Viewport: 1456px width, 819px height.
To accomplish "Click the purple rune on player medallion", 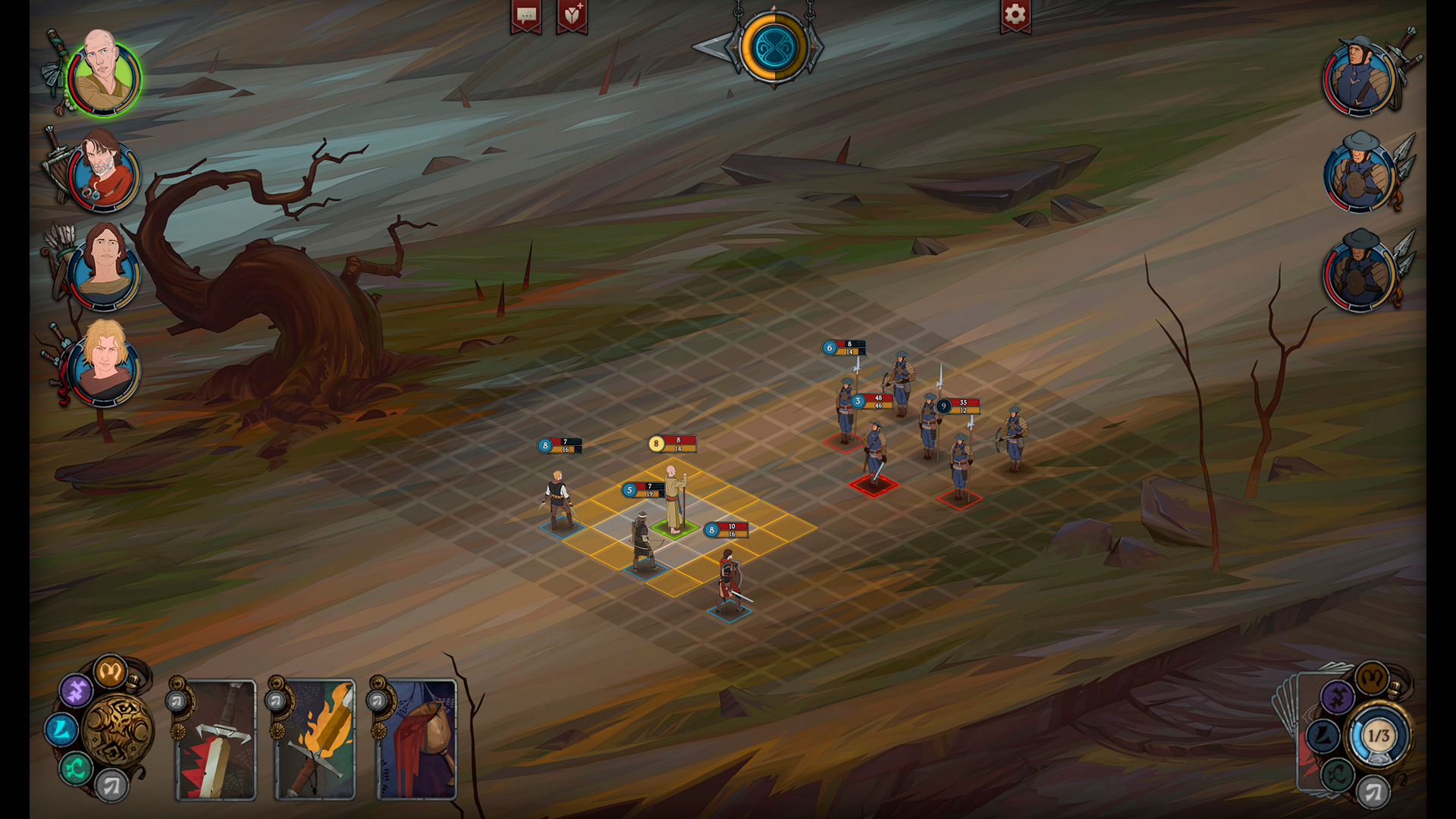I will pos(76,690).
